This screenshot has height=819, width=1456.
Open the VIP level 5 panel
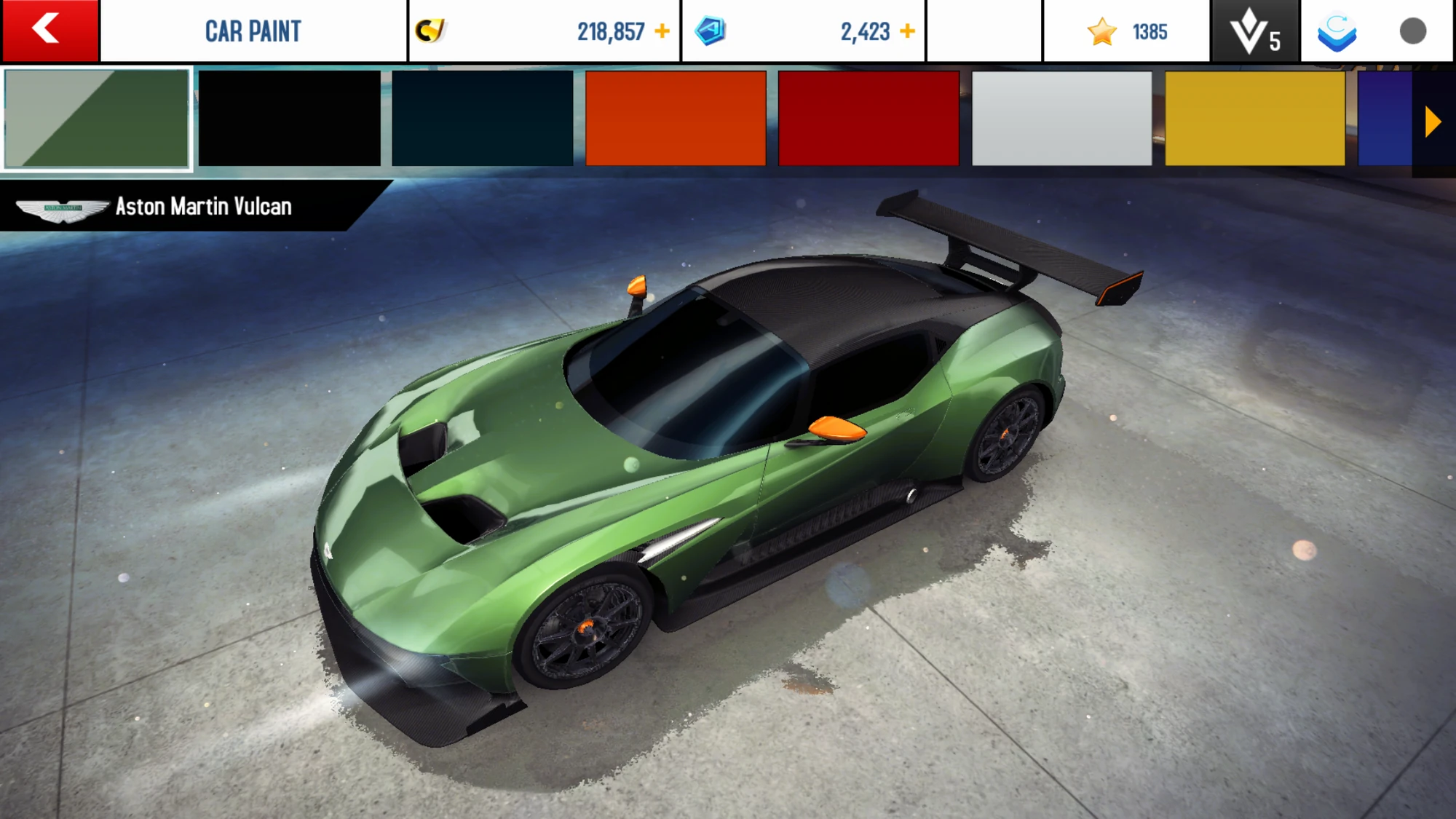pyautogui.click(x=1255, y=32)
